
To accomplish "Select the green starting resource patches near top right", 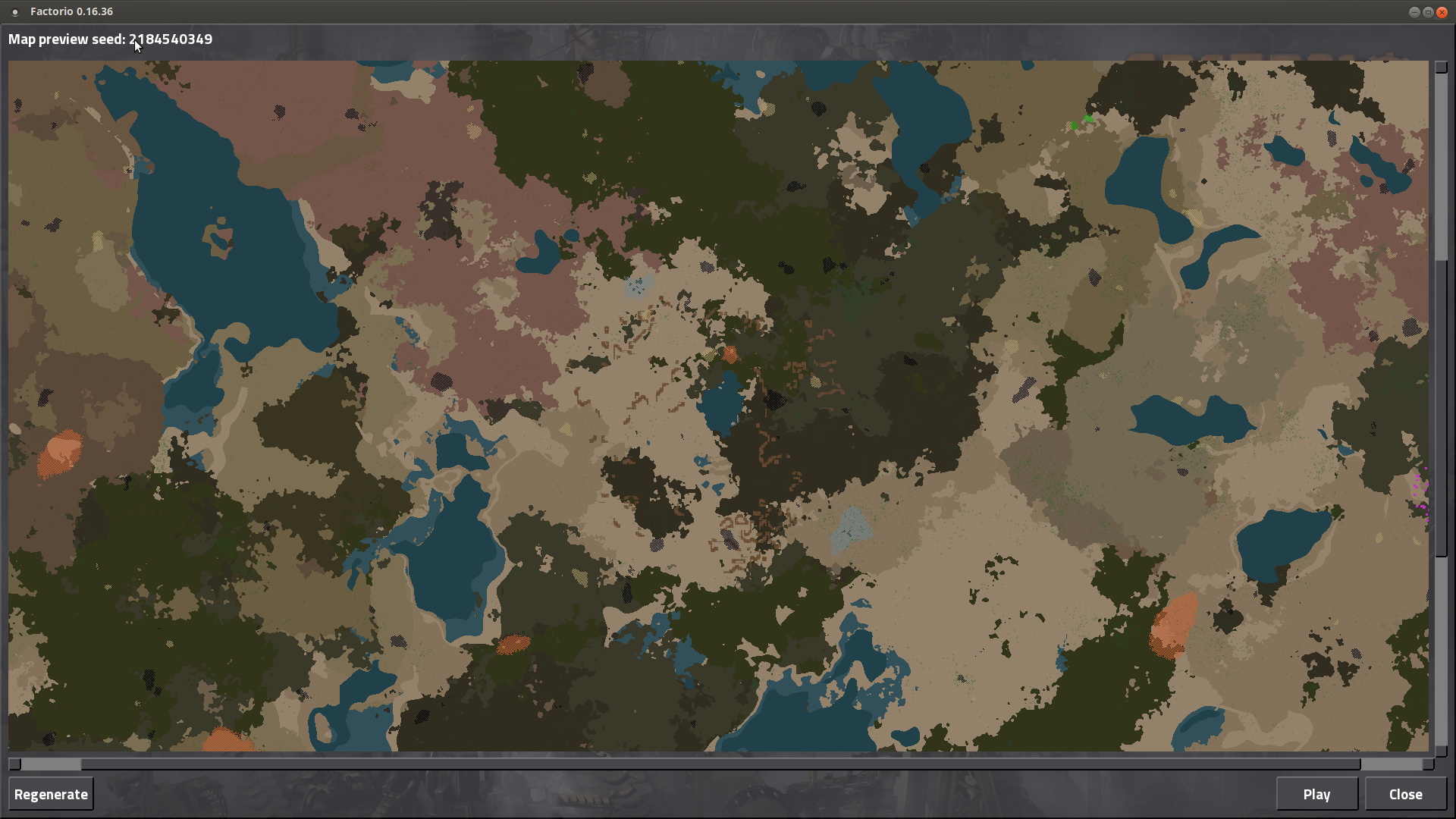I will 1081,121.
